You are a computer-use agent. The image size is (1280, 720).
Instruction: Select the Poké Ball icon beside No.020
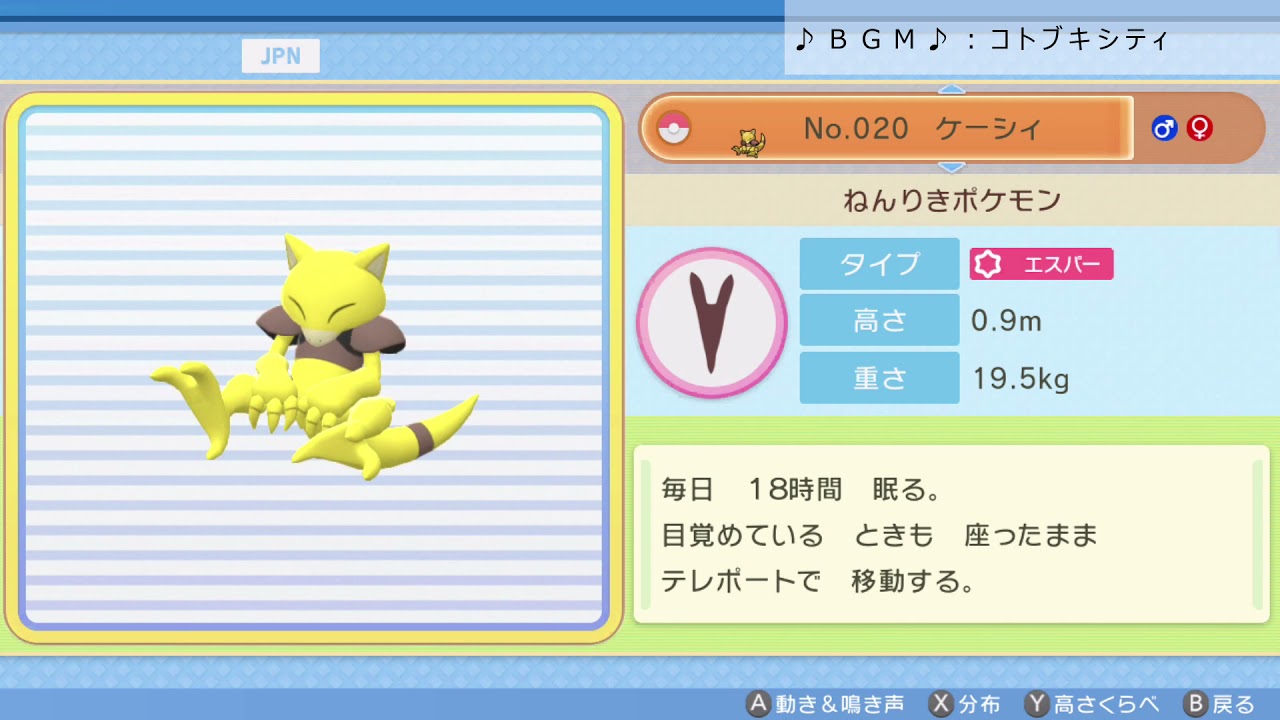point(674,128)
